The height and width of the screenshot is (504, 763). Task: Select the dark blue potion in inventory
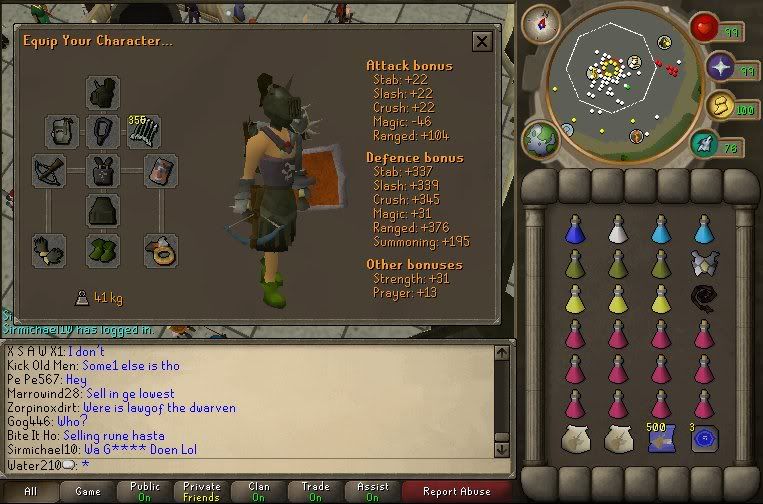(x=574, y=229)
